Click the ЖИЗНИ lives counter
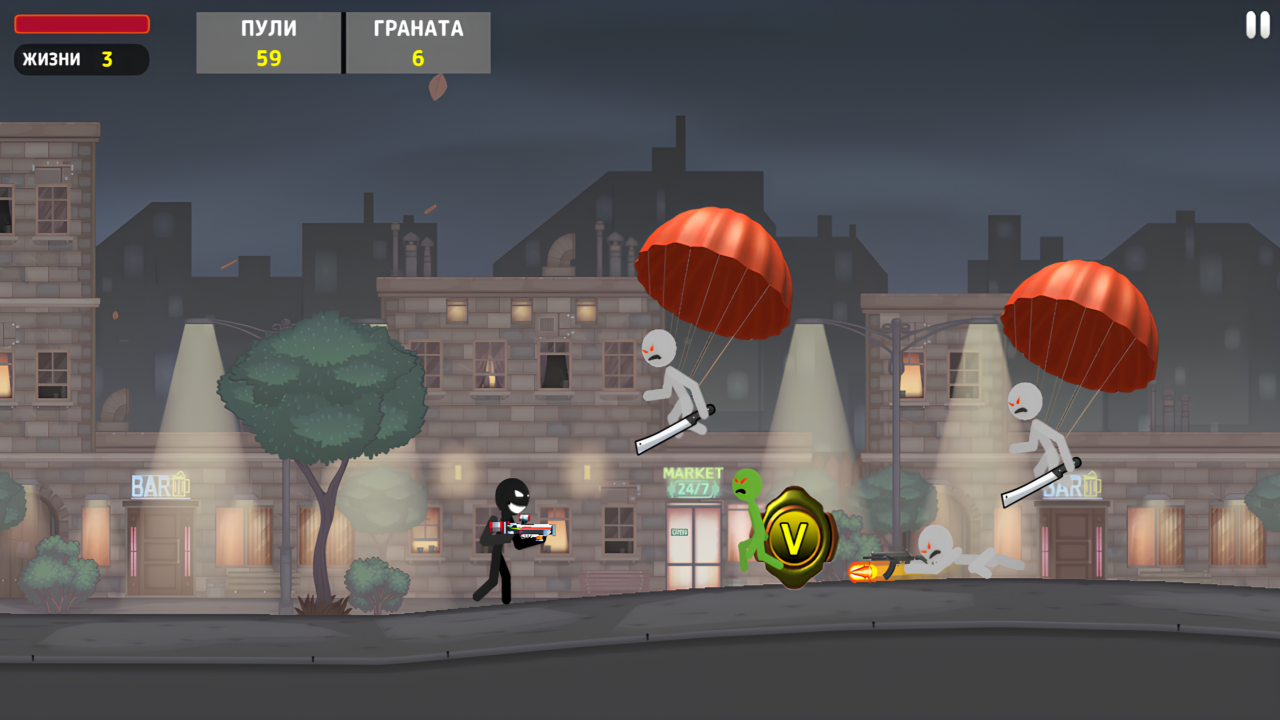 pos(80,60)
